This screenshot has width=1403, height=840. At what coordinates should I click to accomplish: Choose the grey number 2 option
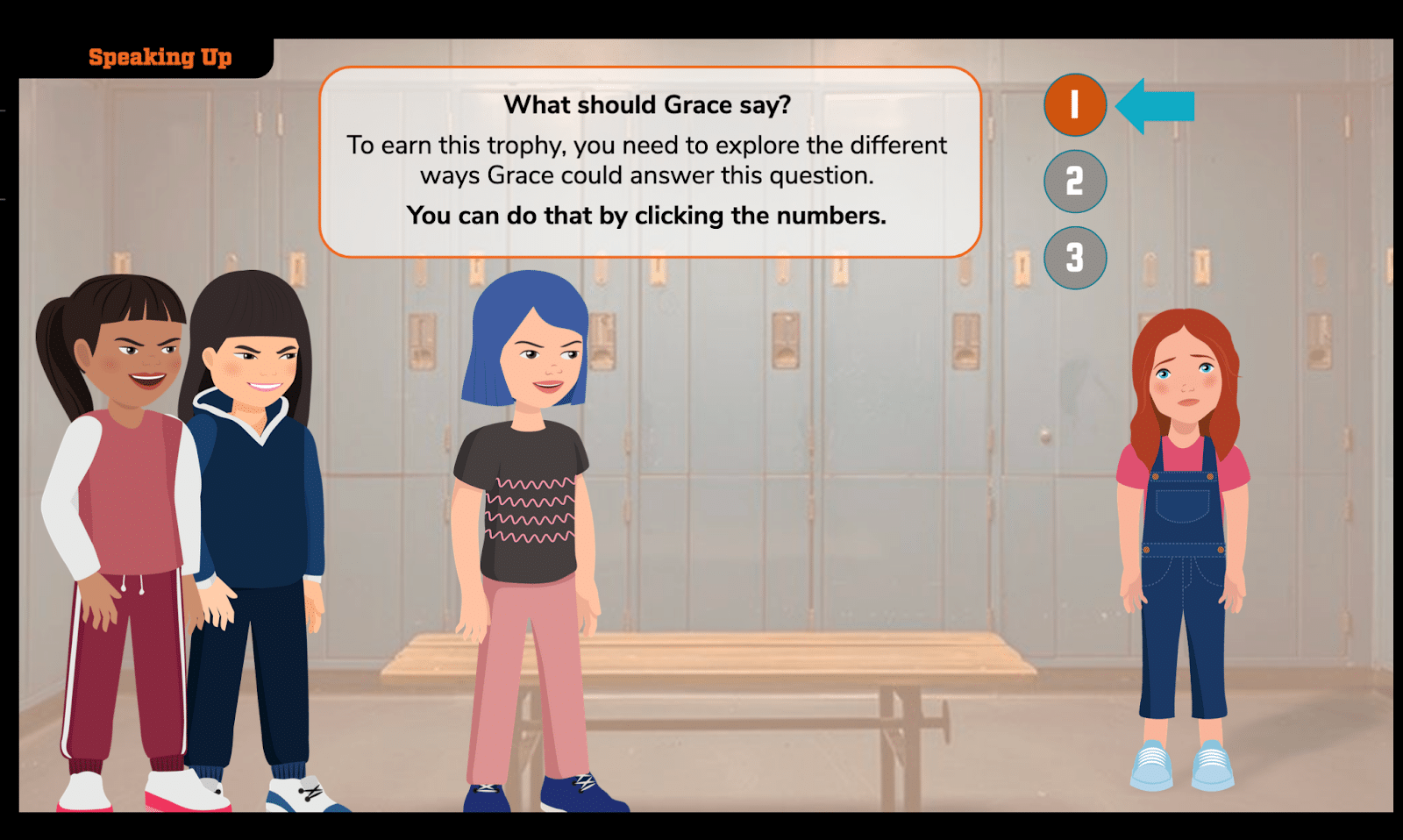[1075, 182]
